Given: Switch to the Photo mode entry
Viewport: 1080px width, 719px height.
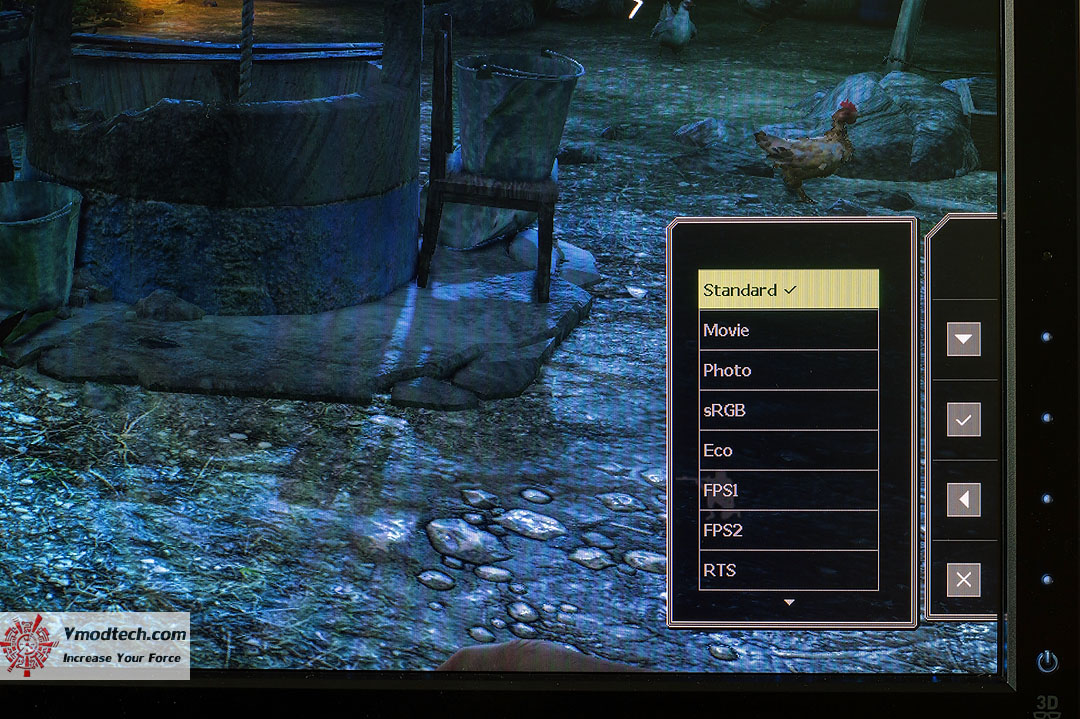Looking at the screenshot, I should (x=788, y=370).
